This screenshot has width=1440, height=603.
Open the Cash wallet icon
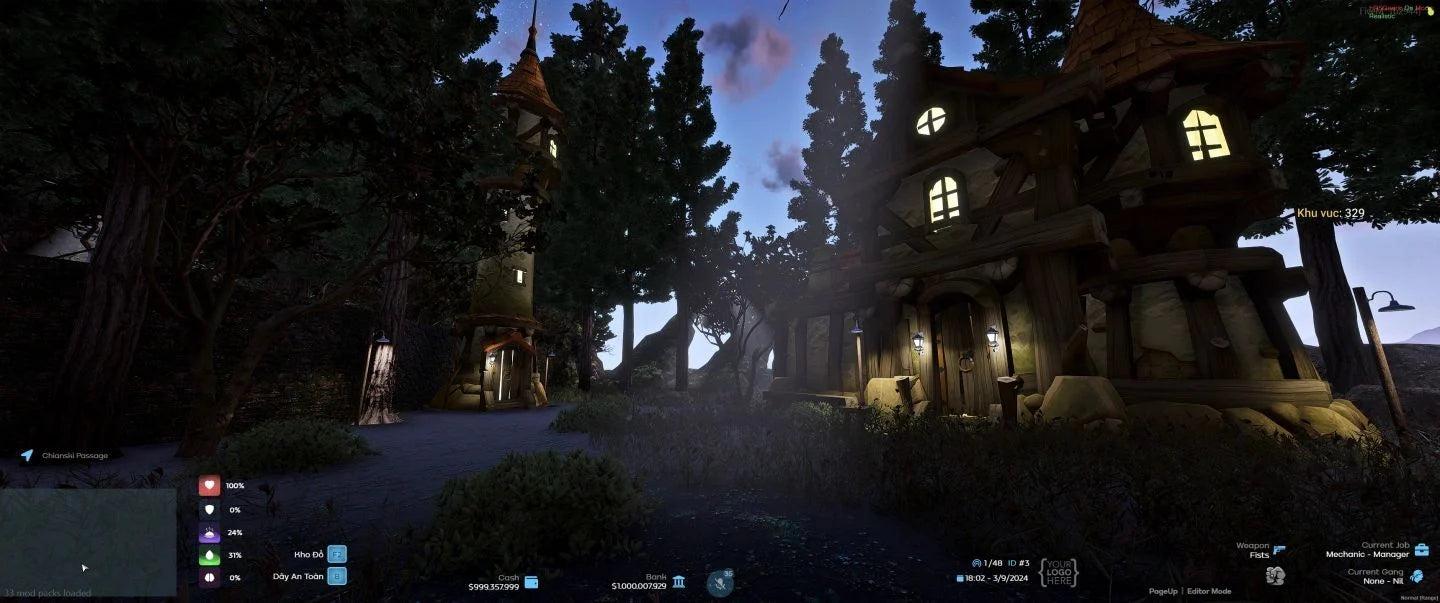tap(531, 582)
